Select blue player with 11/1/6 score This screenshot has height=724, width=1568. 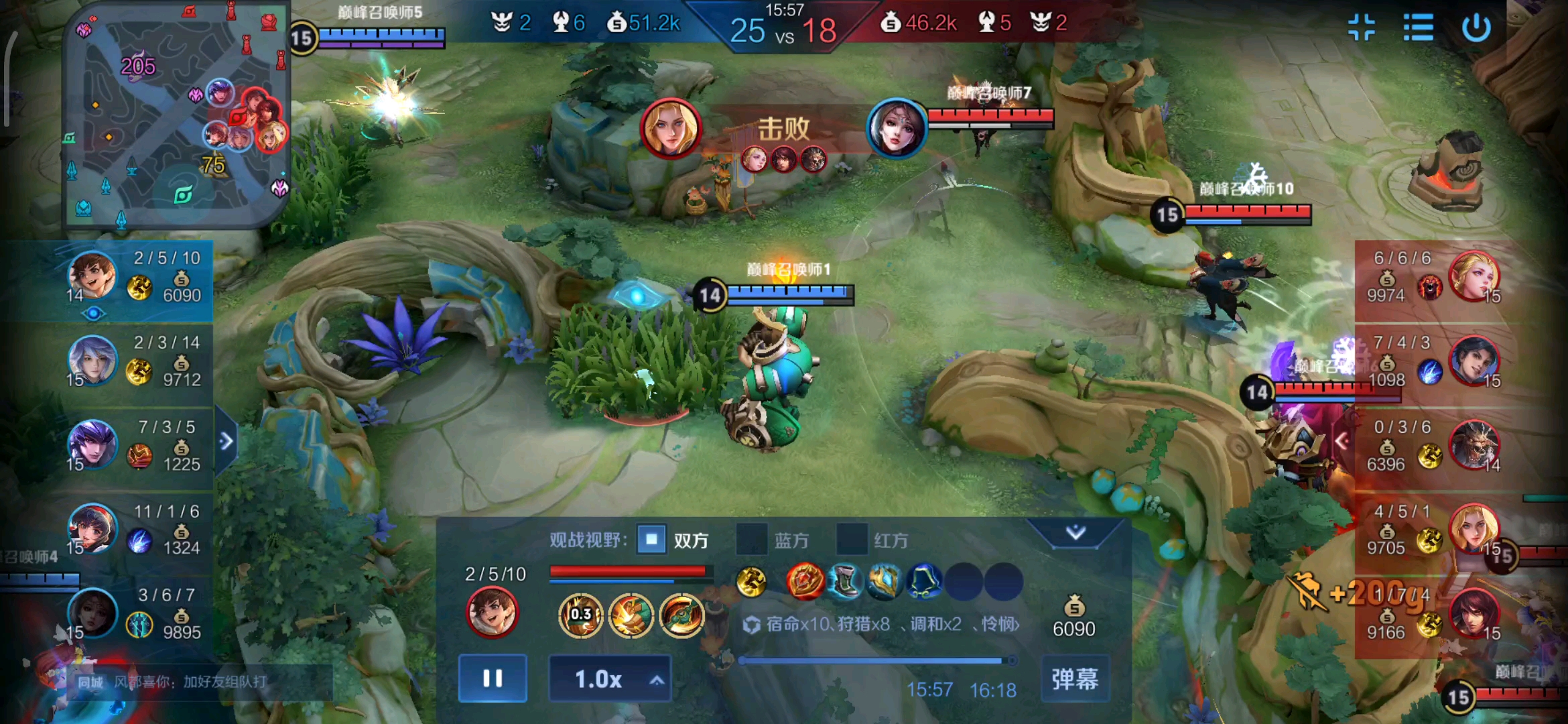(92, 528)
